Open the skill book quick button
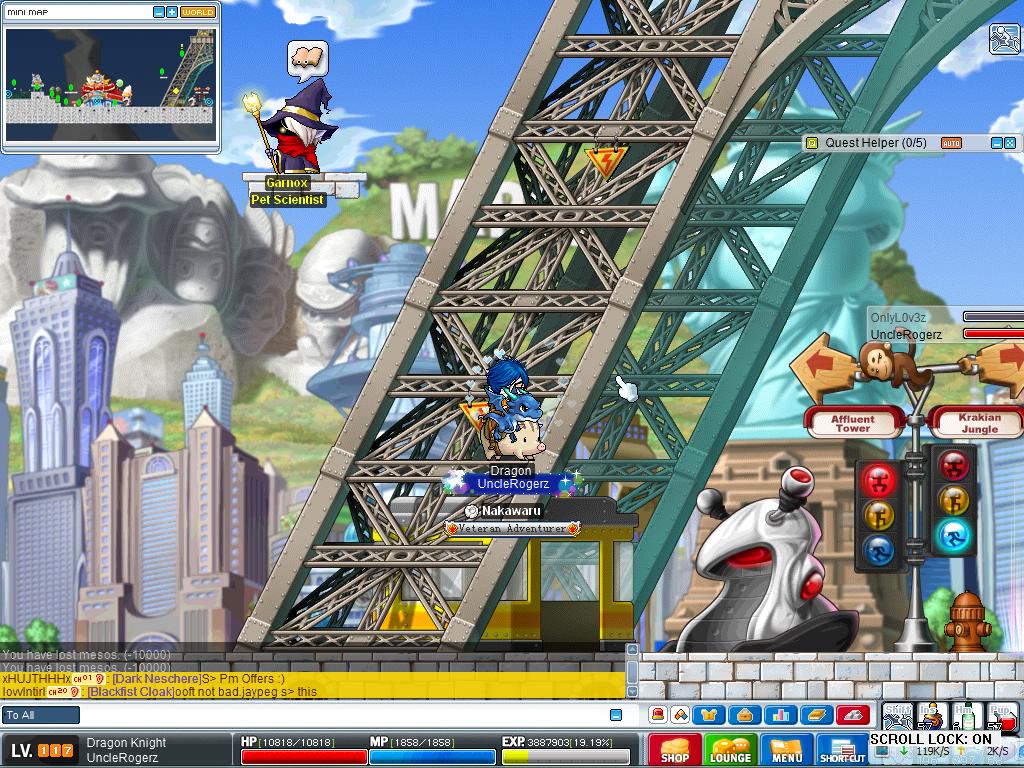The width and height of the screenshot is (1024, 768). [817, 715]
